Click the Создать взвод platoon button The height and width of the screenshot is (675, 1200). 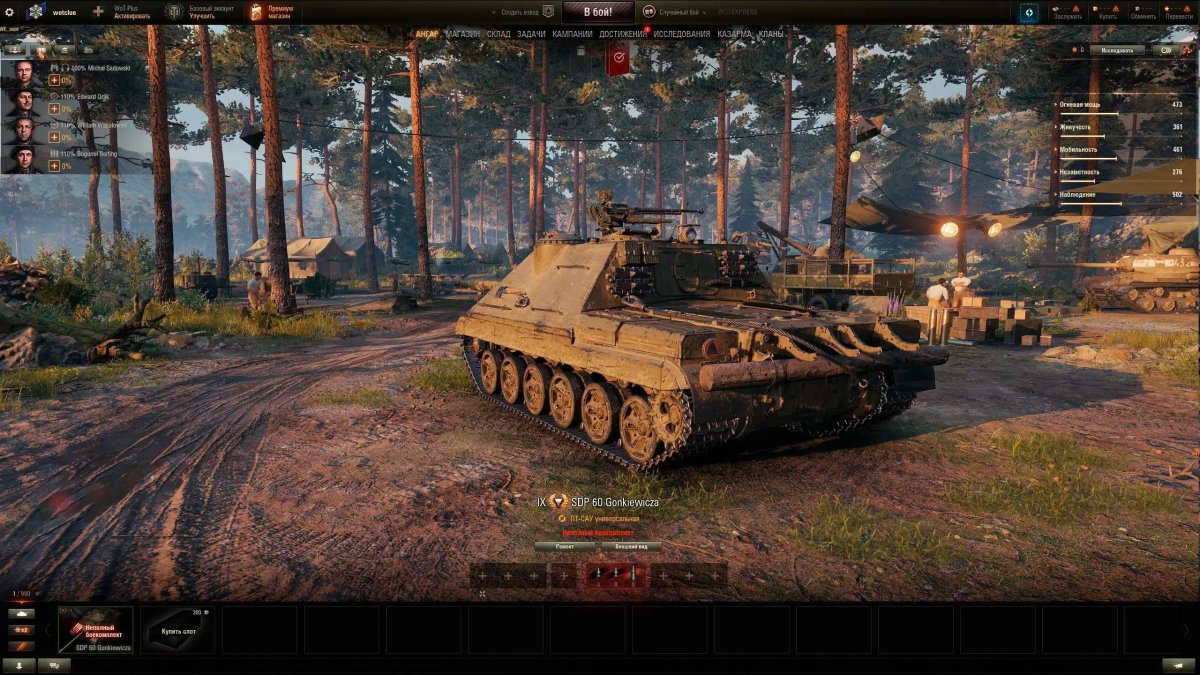(527, 12)
